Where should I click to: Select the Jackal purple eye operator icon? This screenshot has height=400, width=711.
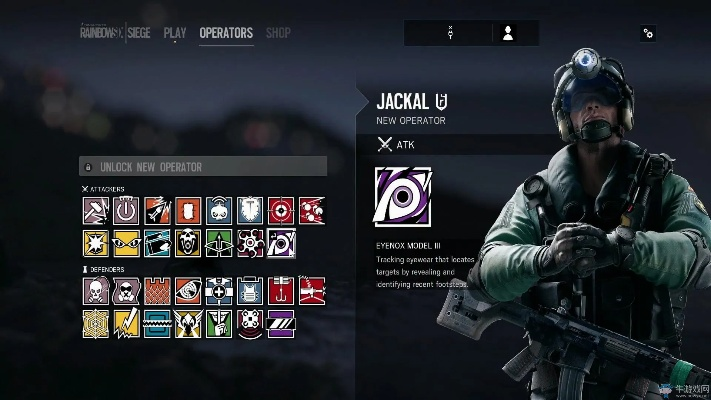point(281,242)
